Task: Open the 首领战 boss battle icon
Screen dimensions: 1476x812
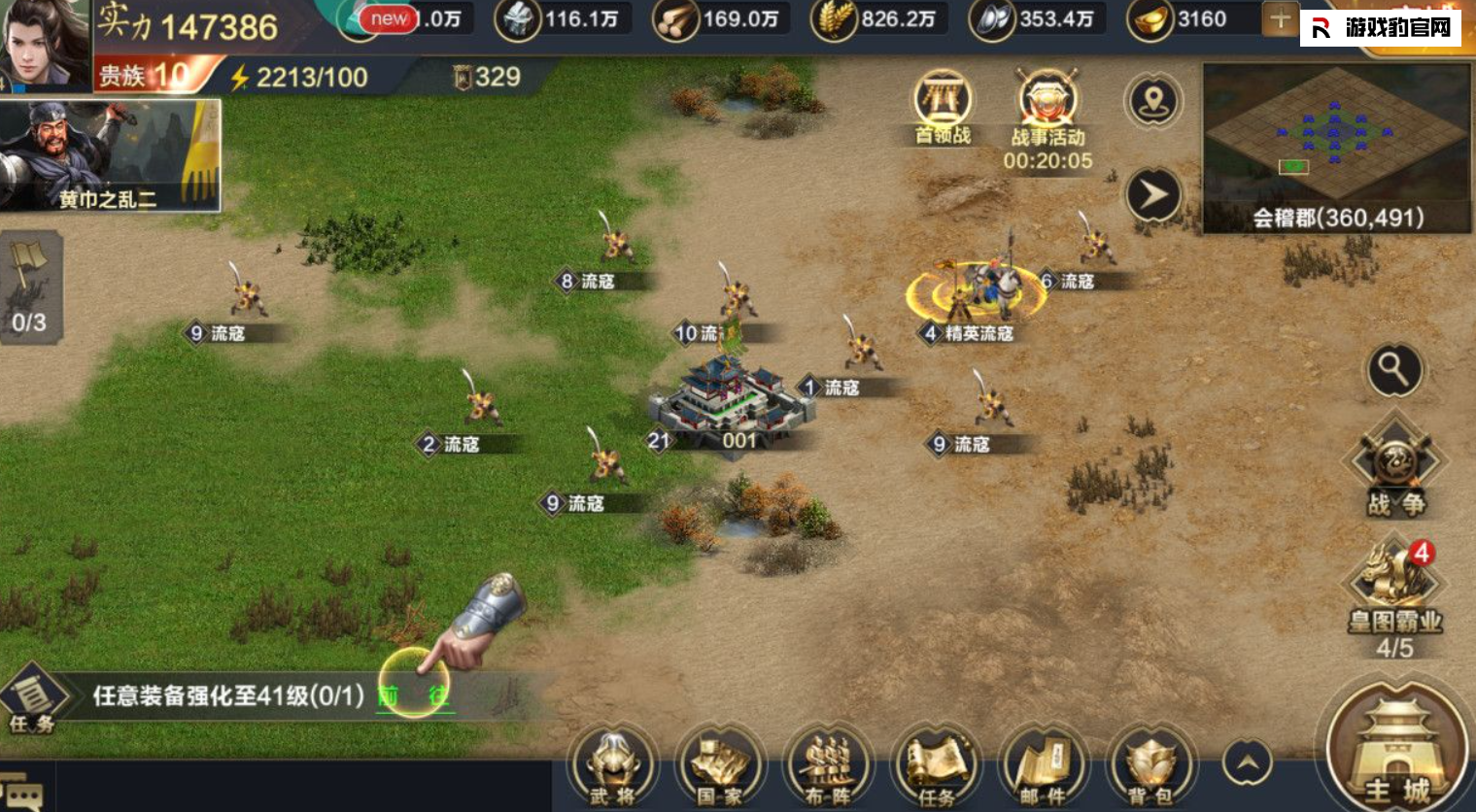Action: (943, 107)
